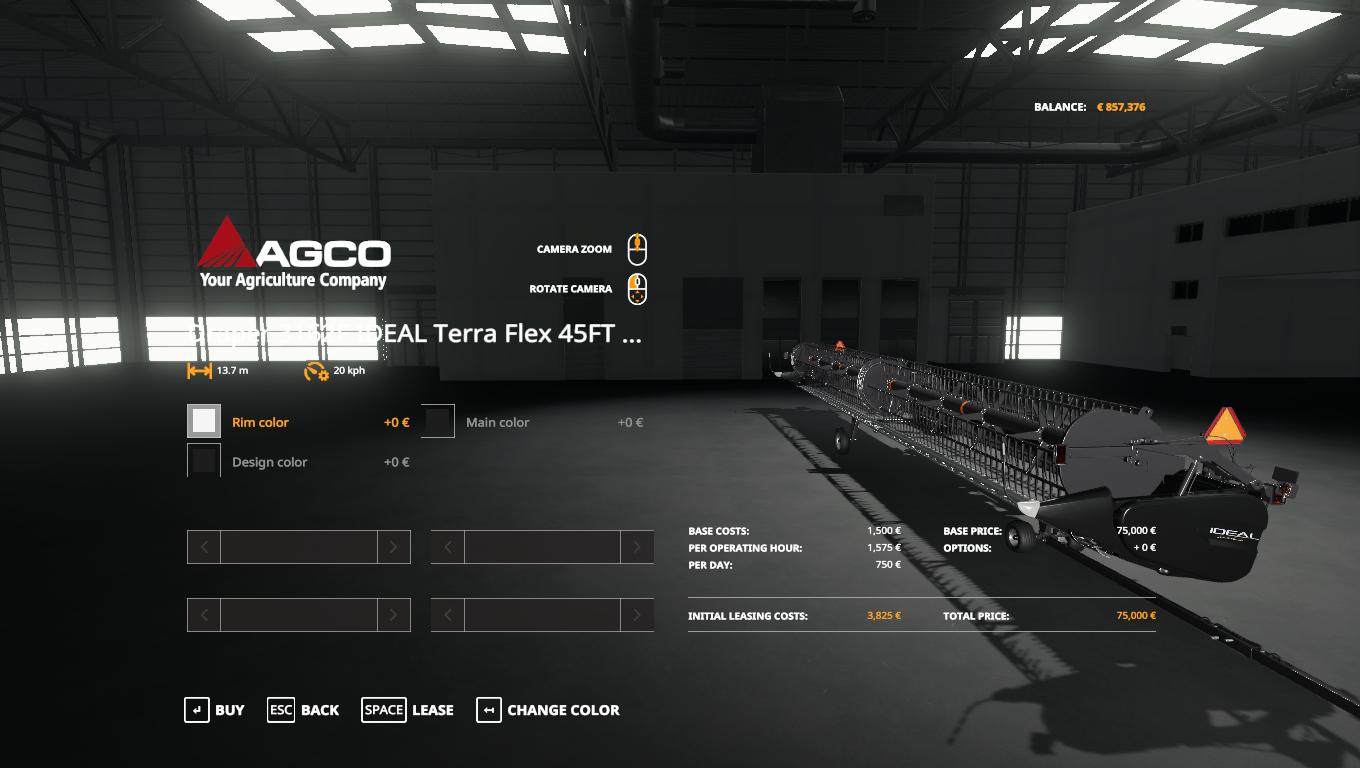
Task: Activate the Change Color button
Action: [x=548, y=710]
